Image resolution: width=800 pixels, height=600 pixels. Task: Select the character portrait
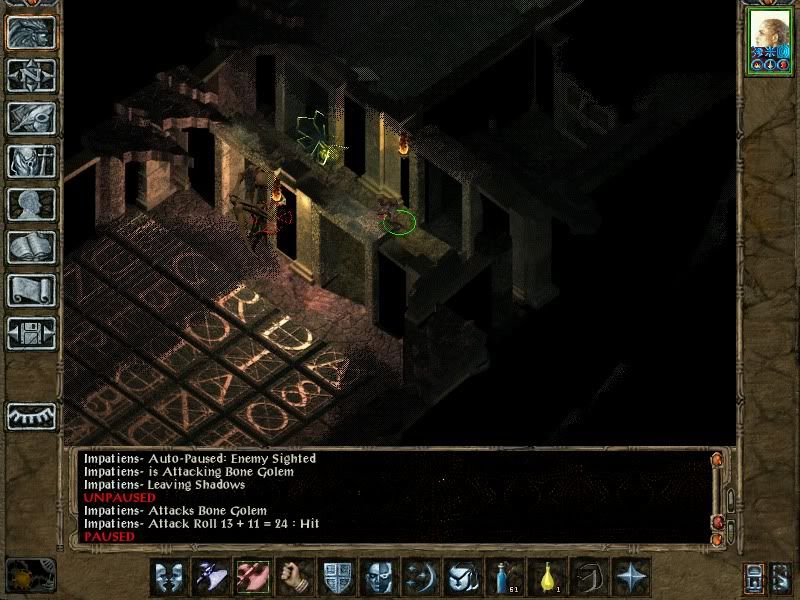(x=769, y=42)
